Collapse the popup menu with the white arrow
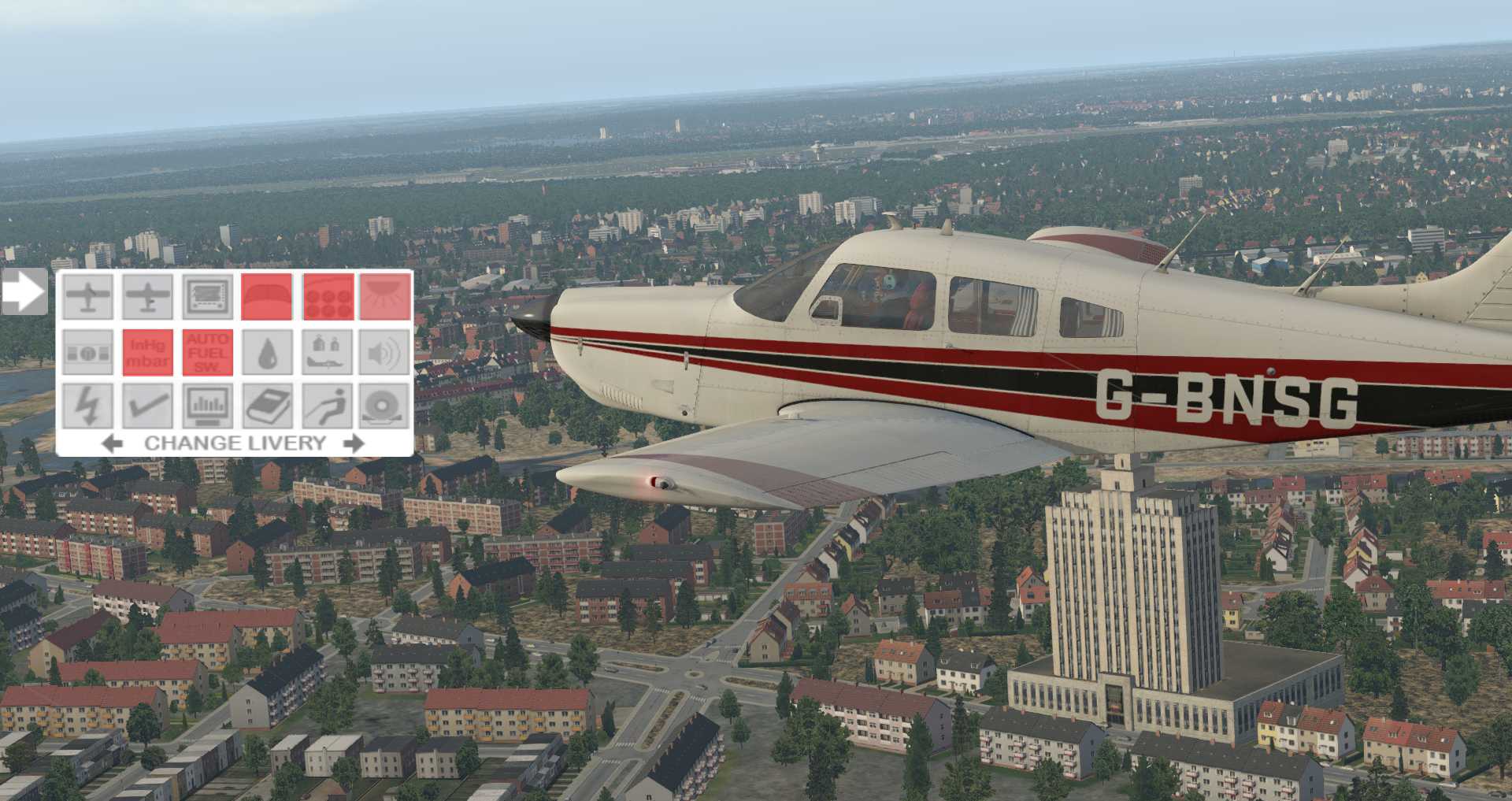 (24, 292)
